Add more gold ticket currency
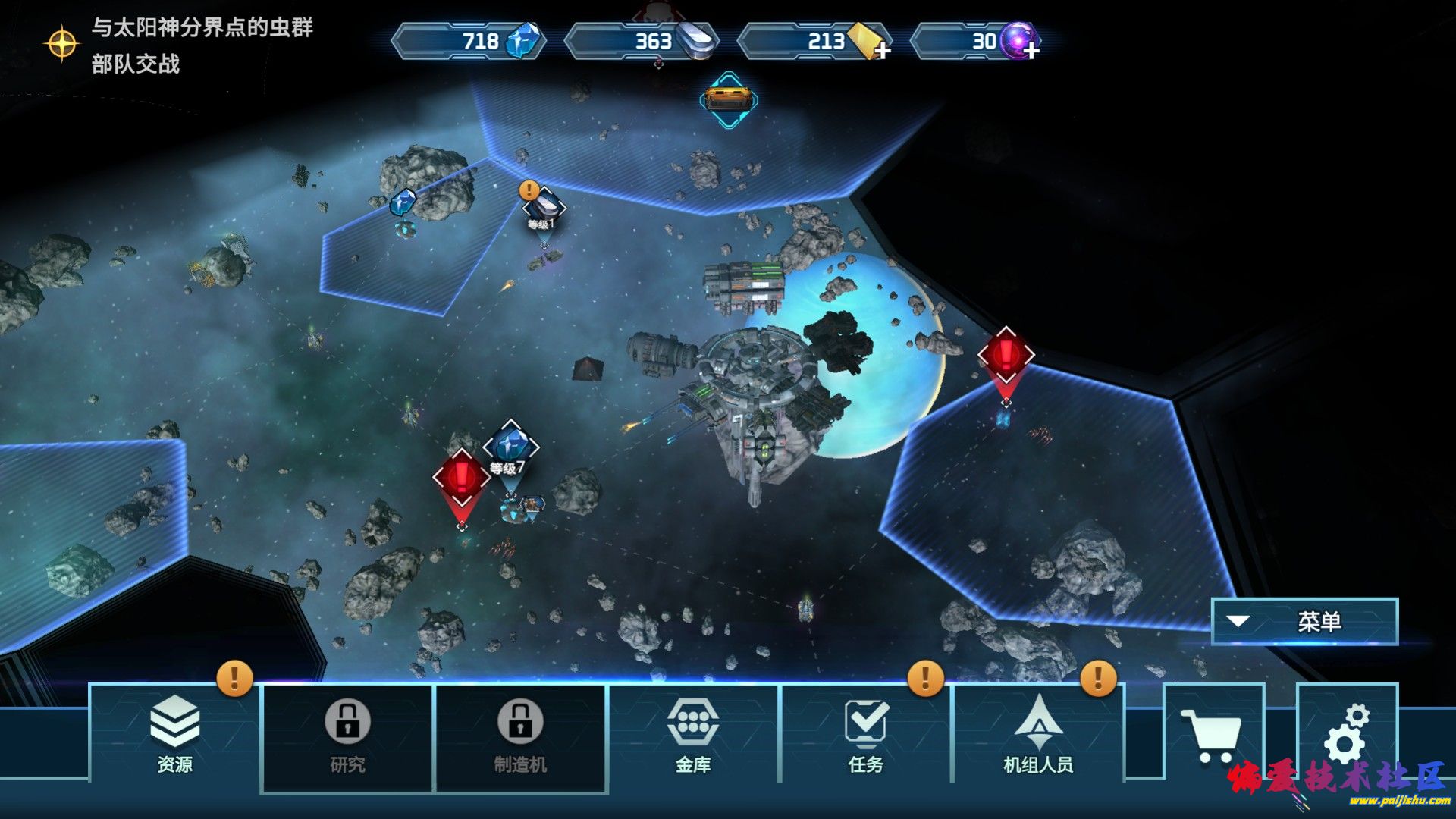 [881, 51]
